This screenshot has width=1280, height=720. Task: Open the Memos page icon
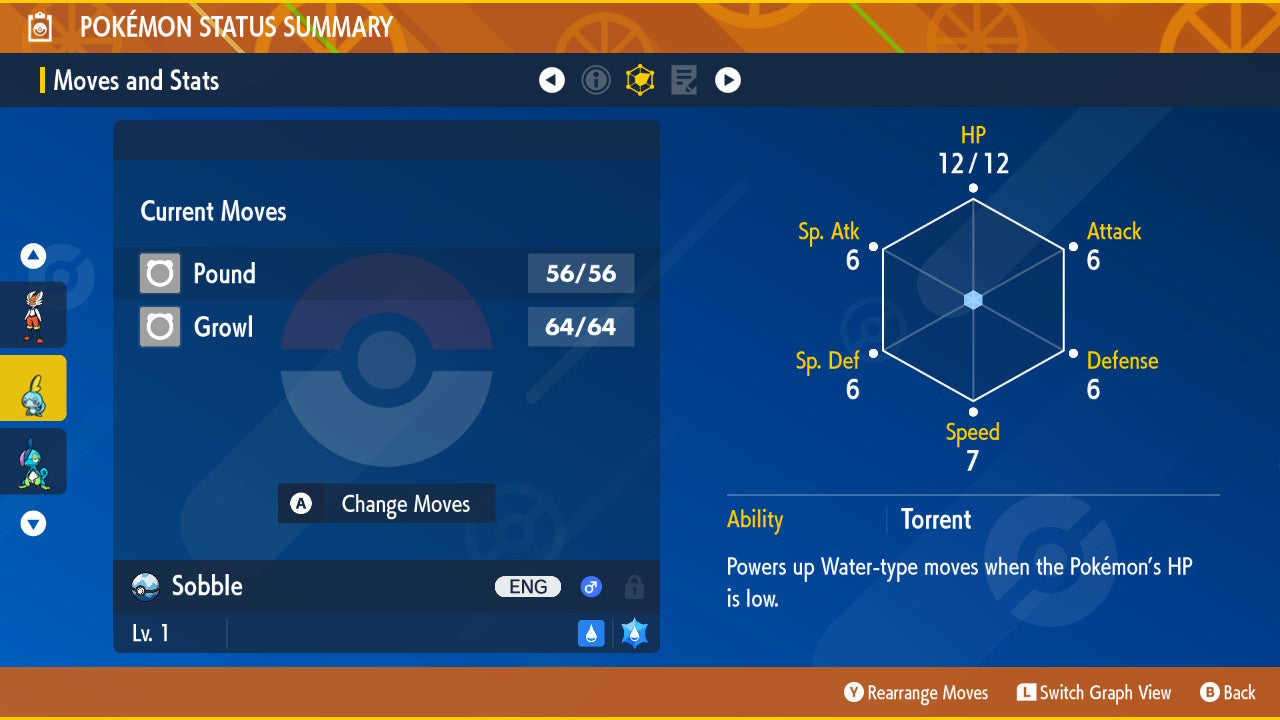683,80
